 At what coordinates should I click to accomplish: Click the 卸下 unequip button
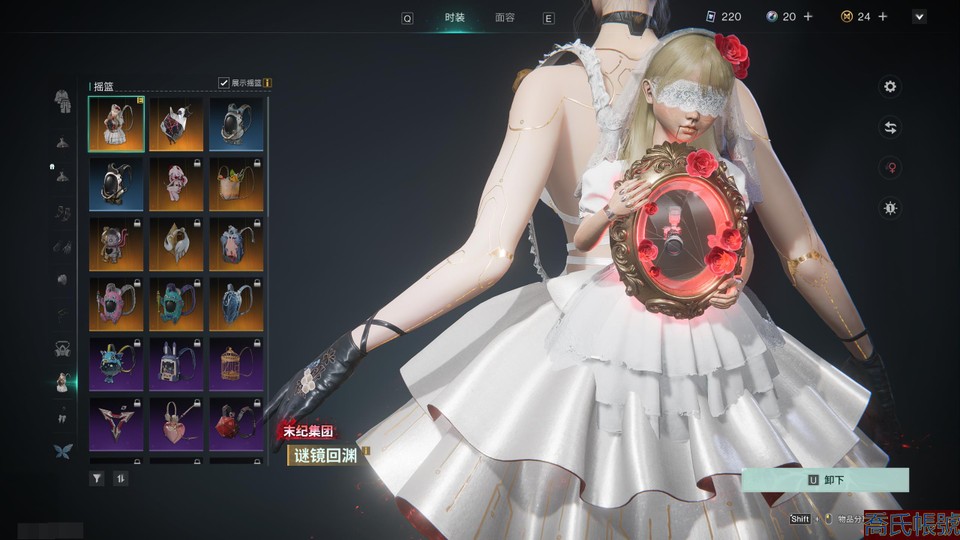[x=825, y=480]
